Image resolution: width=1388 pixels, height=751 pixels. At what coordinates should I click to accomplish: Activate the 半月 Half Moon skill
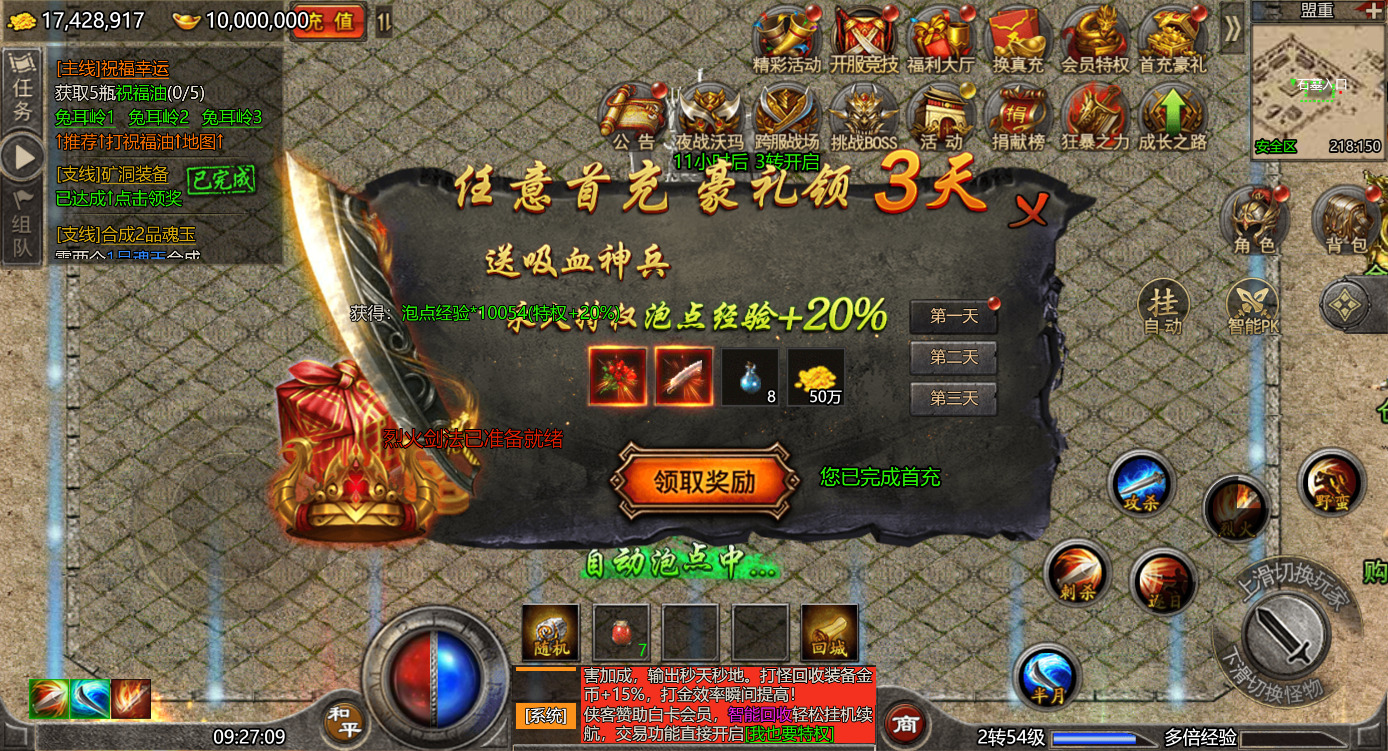[1046, 677]
